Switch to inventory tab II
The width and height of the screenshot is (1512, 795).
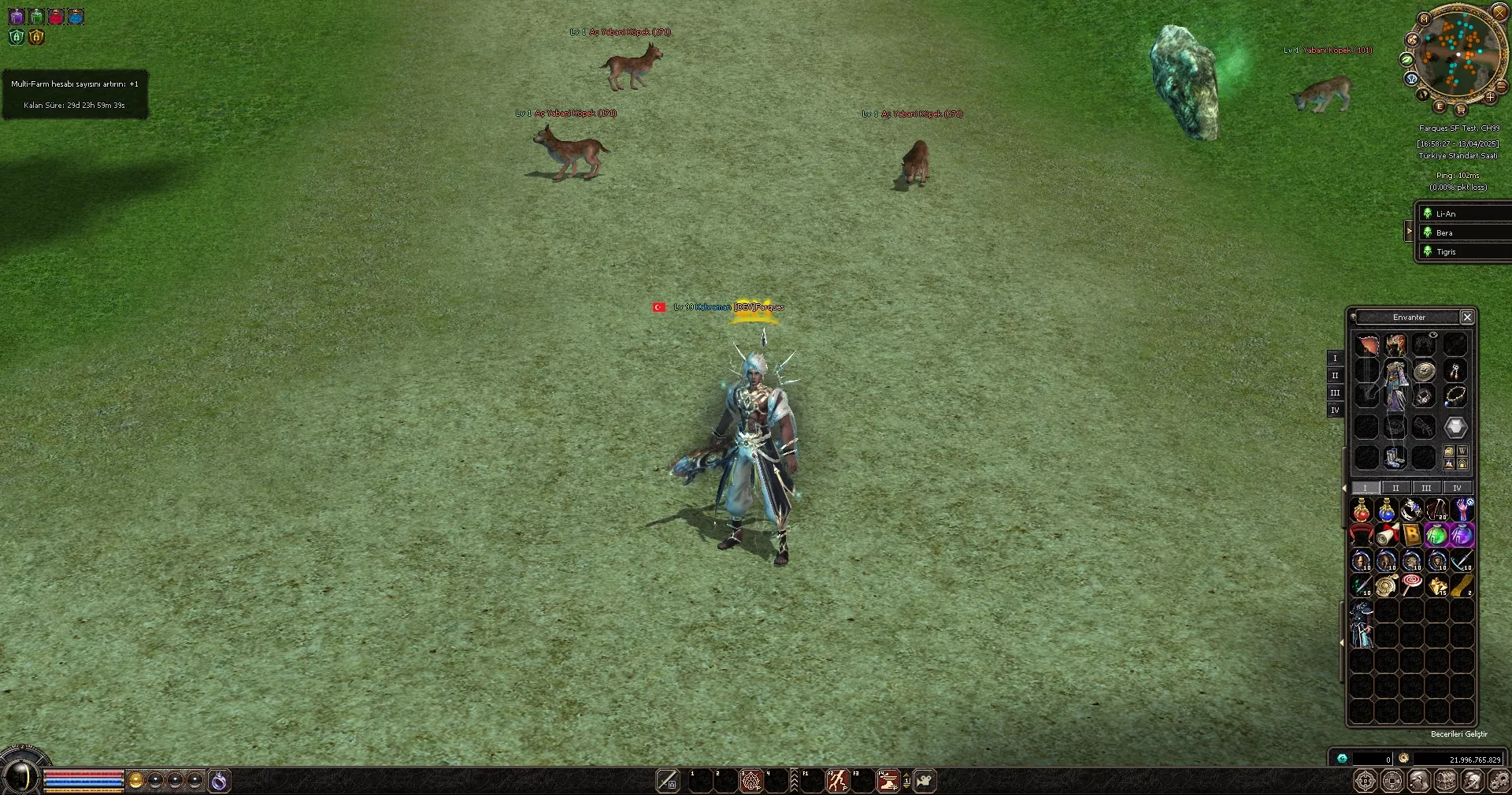click(1395, 488)
